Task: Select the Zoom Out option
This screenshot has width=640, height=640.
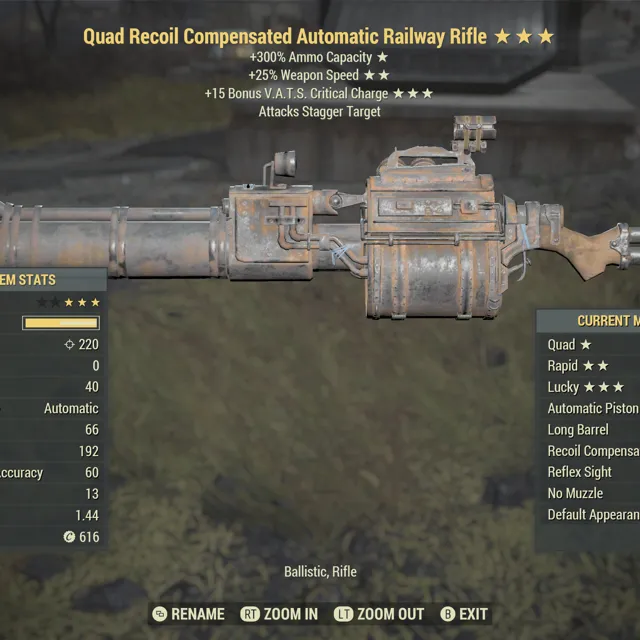Action: click(x=379, y=614)
